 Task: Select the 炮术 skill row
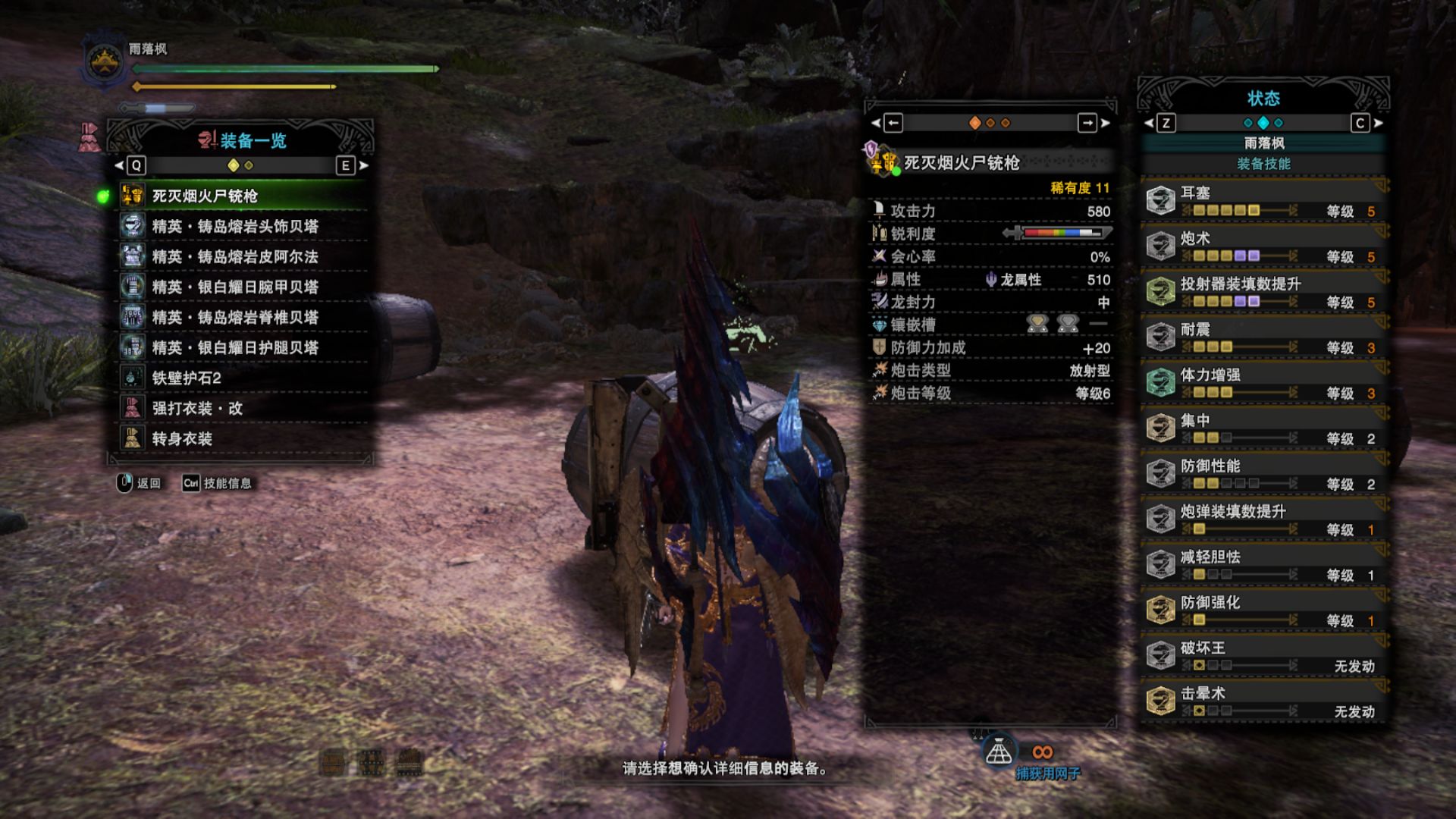pos(1263,246)
